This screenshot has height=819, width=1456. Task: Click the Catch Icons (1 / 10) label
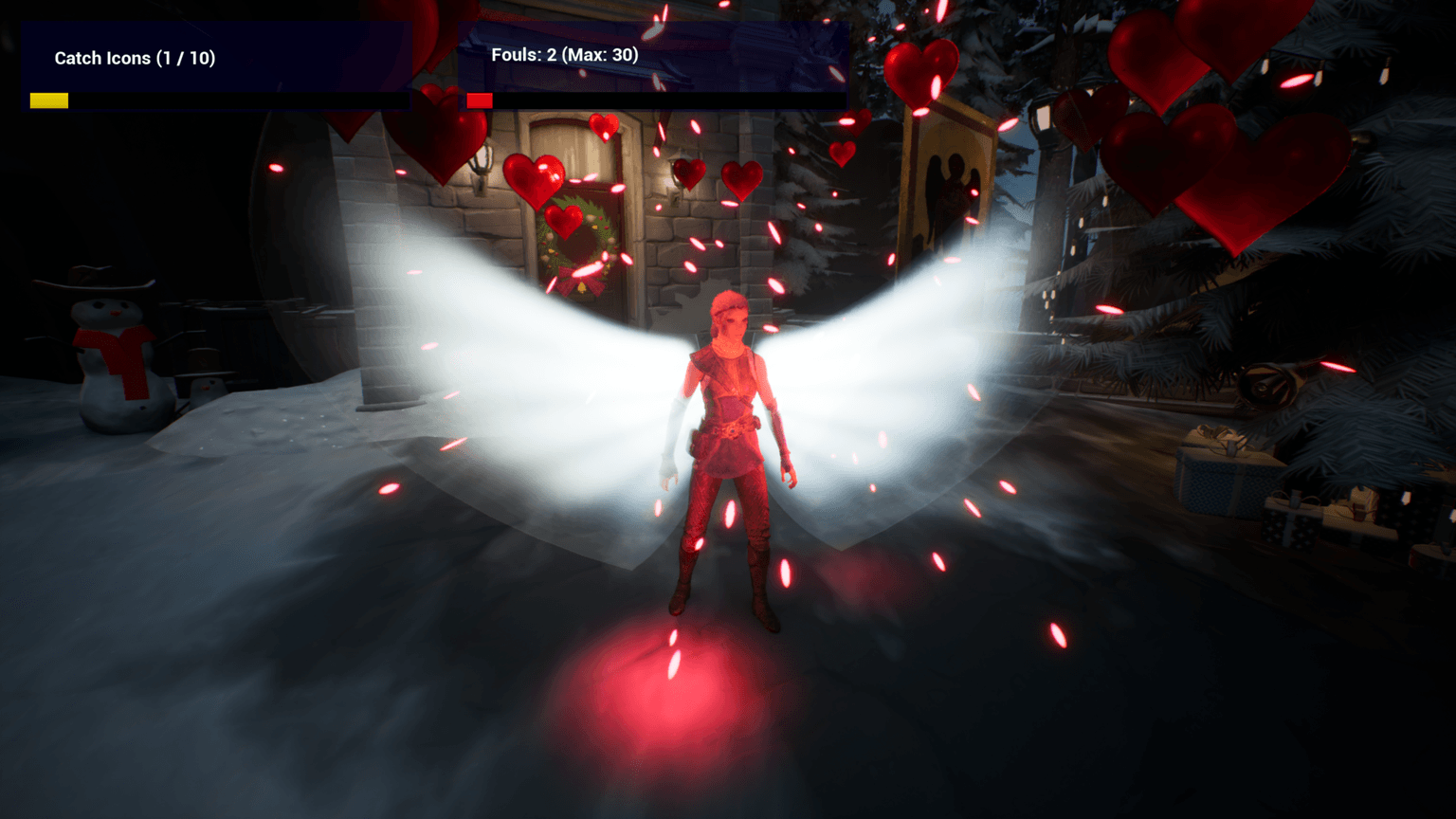click(133, 58)
